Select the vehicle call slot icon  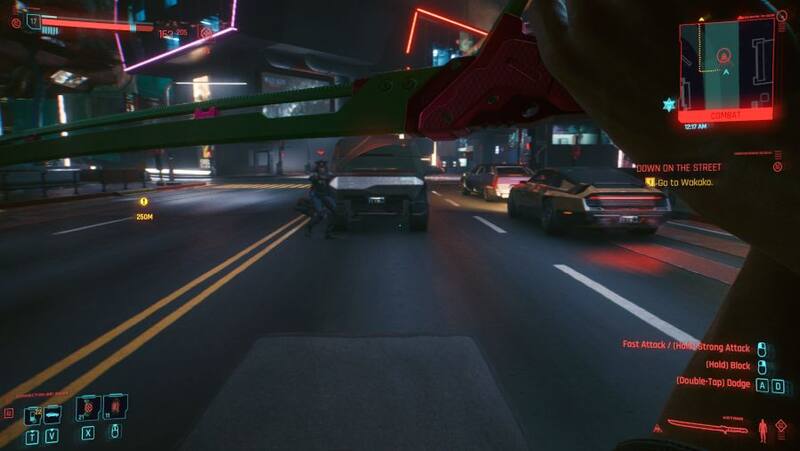pos(54,408)
